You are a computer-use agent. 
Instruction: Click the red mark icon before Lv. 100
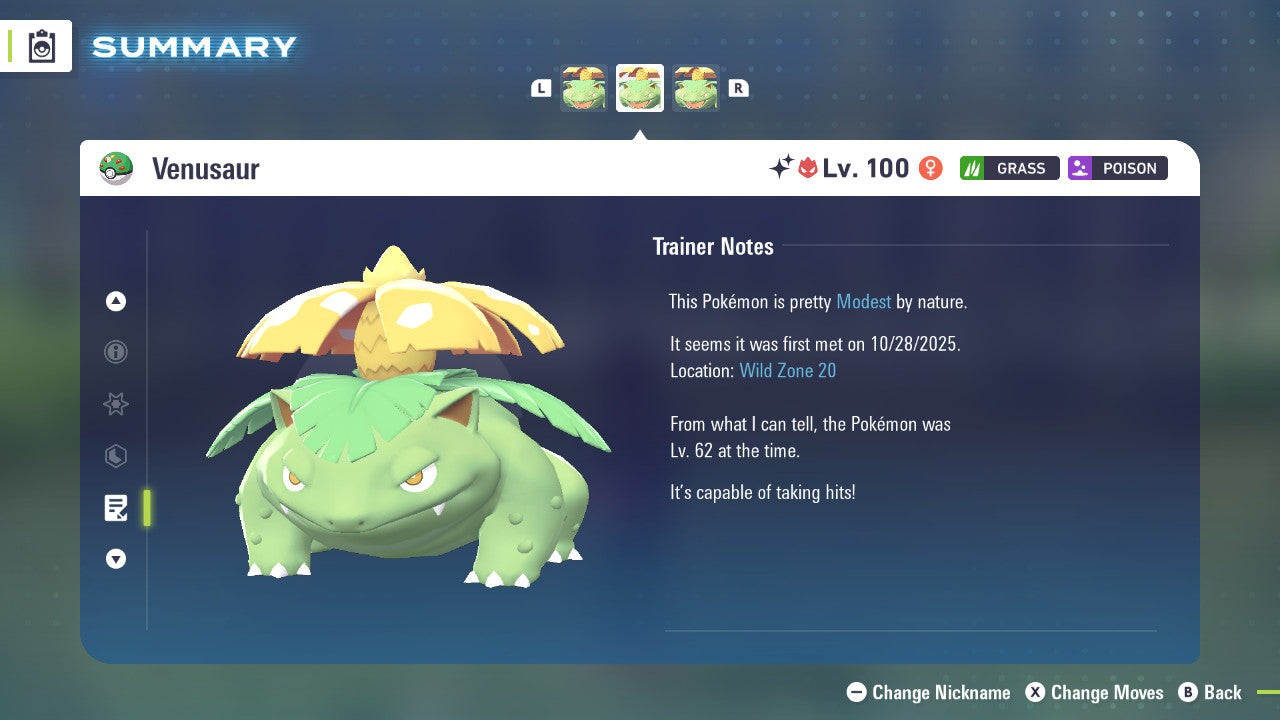pyautogui.click(x=810, y=168)
